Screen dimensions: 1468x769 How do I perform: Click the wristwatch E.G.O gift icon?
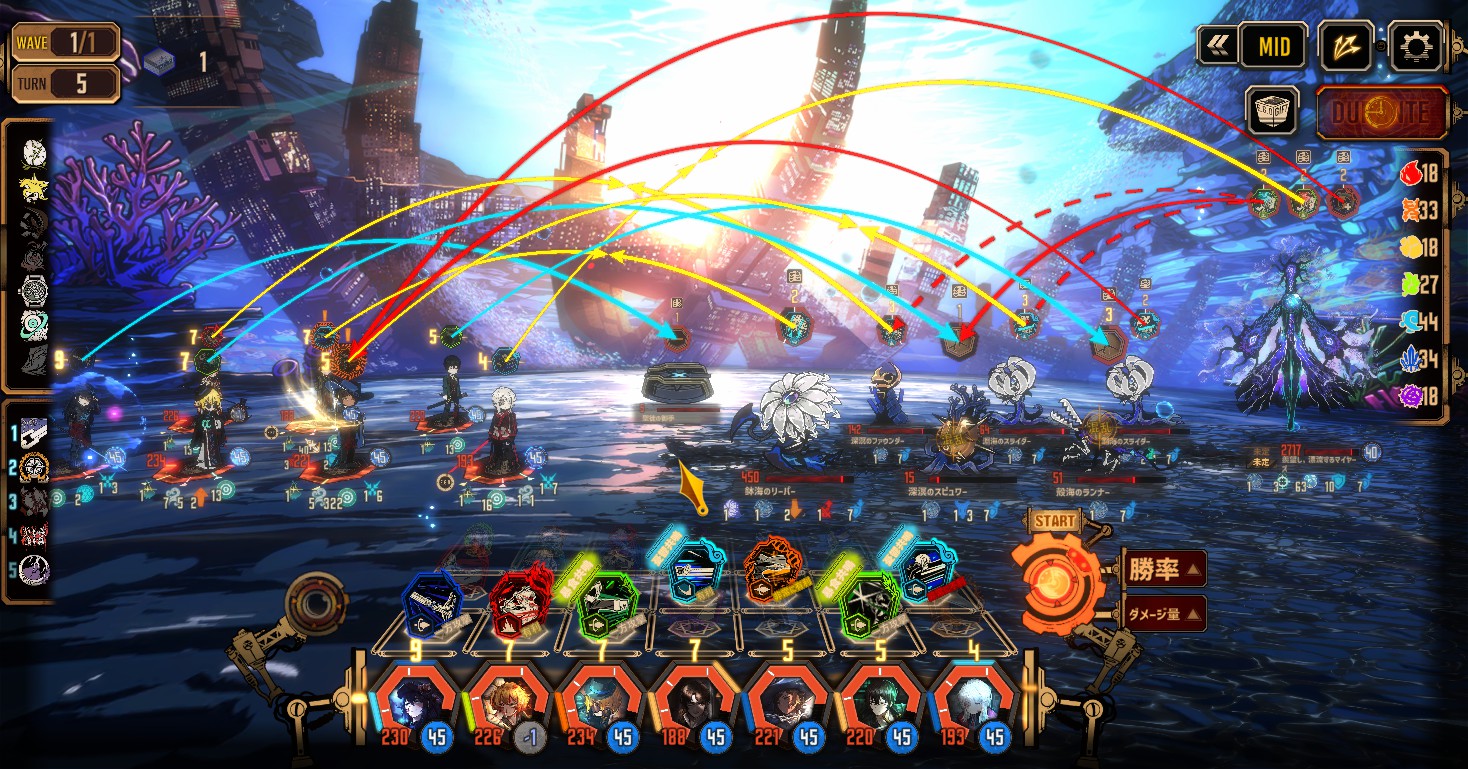pyautogui.click(x=34, y=291)
